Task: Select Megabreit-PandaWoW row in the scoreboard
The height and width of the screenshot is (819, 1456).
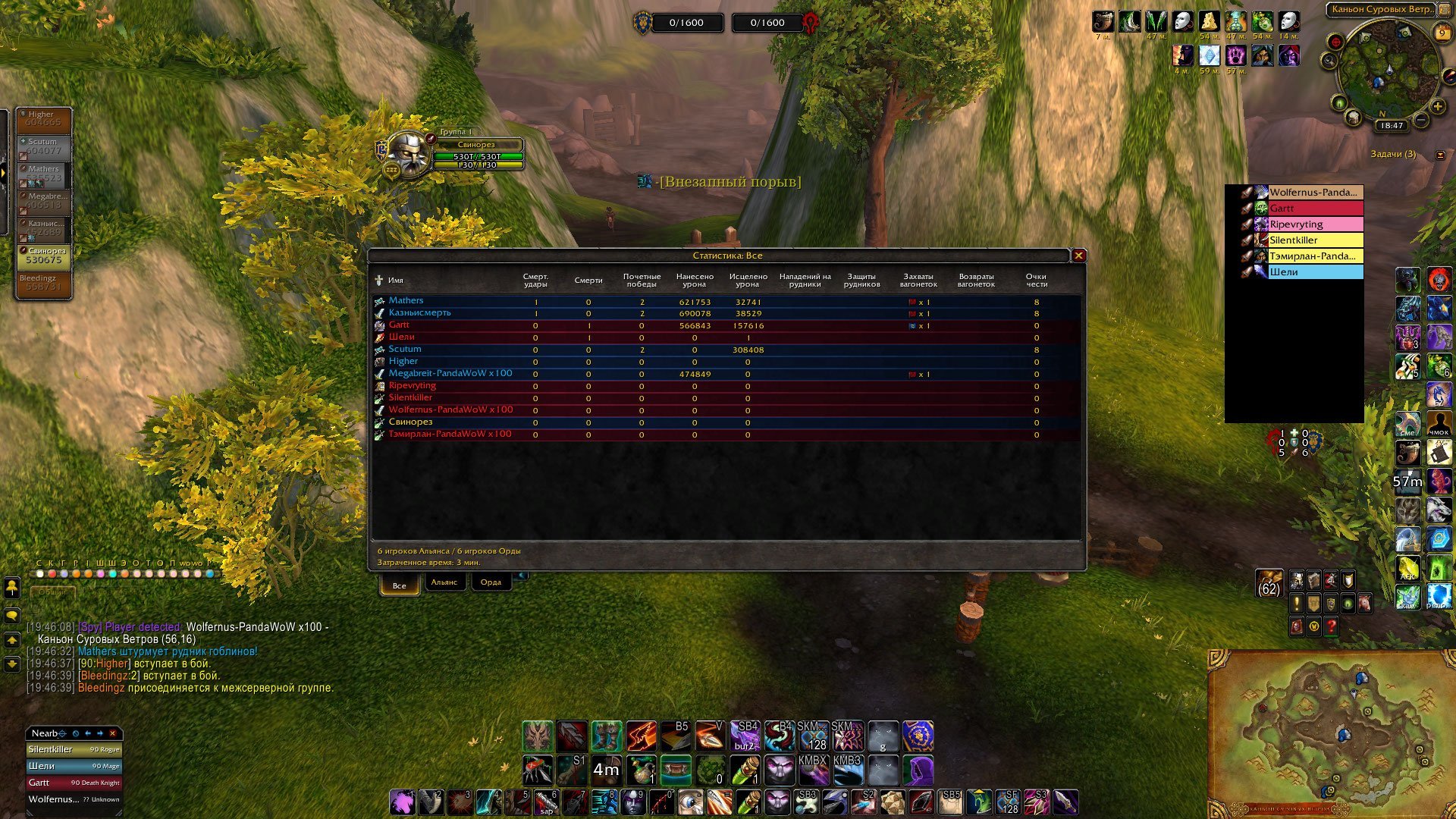Action: [450, 374]
